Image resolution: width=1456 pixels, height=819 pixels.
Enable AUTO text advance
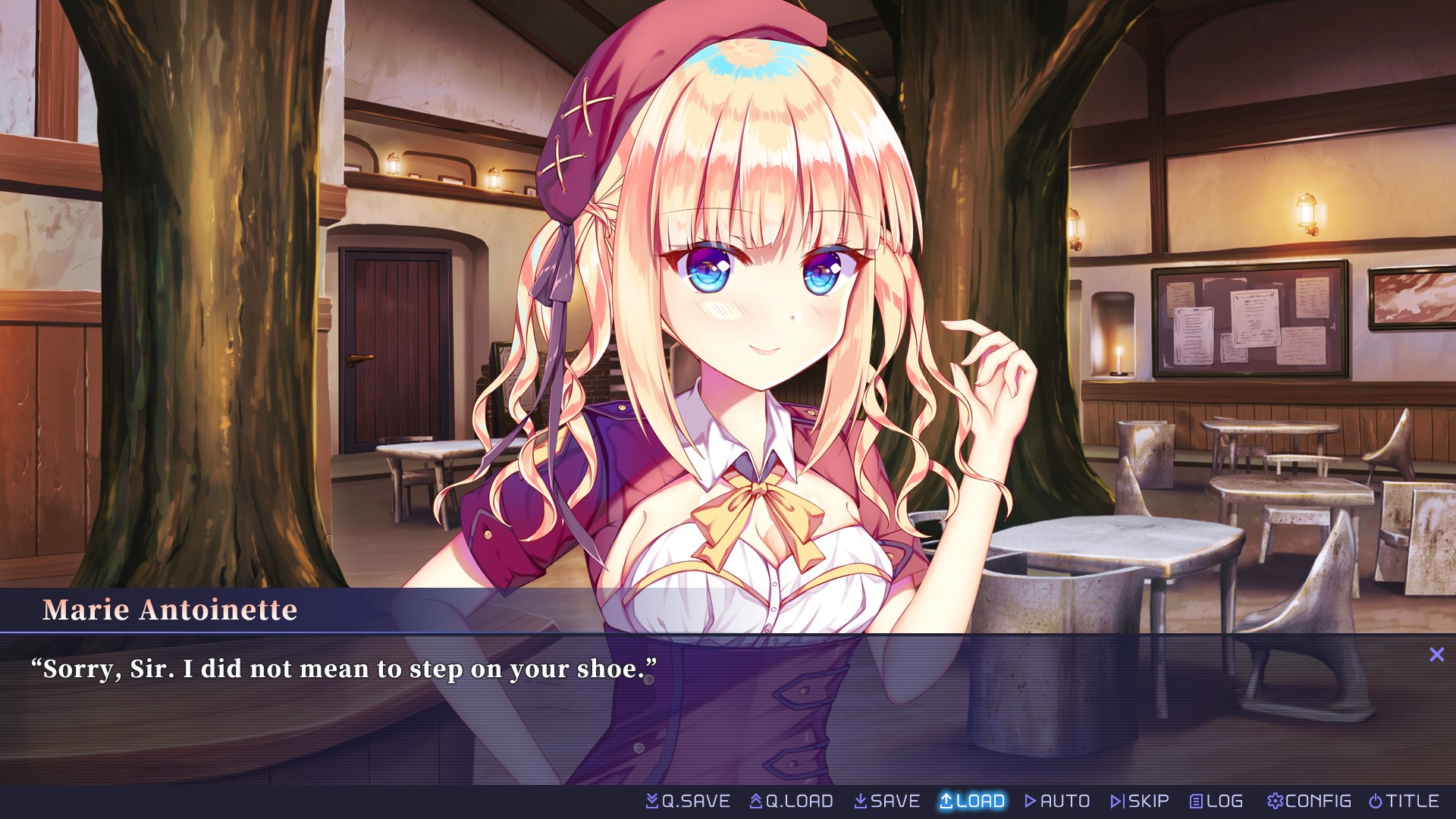[x=1057, y=801]
